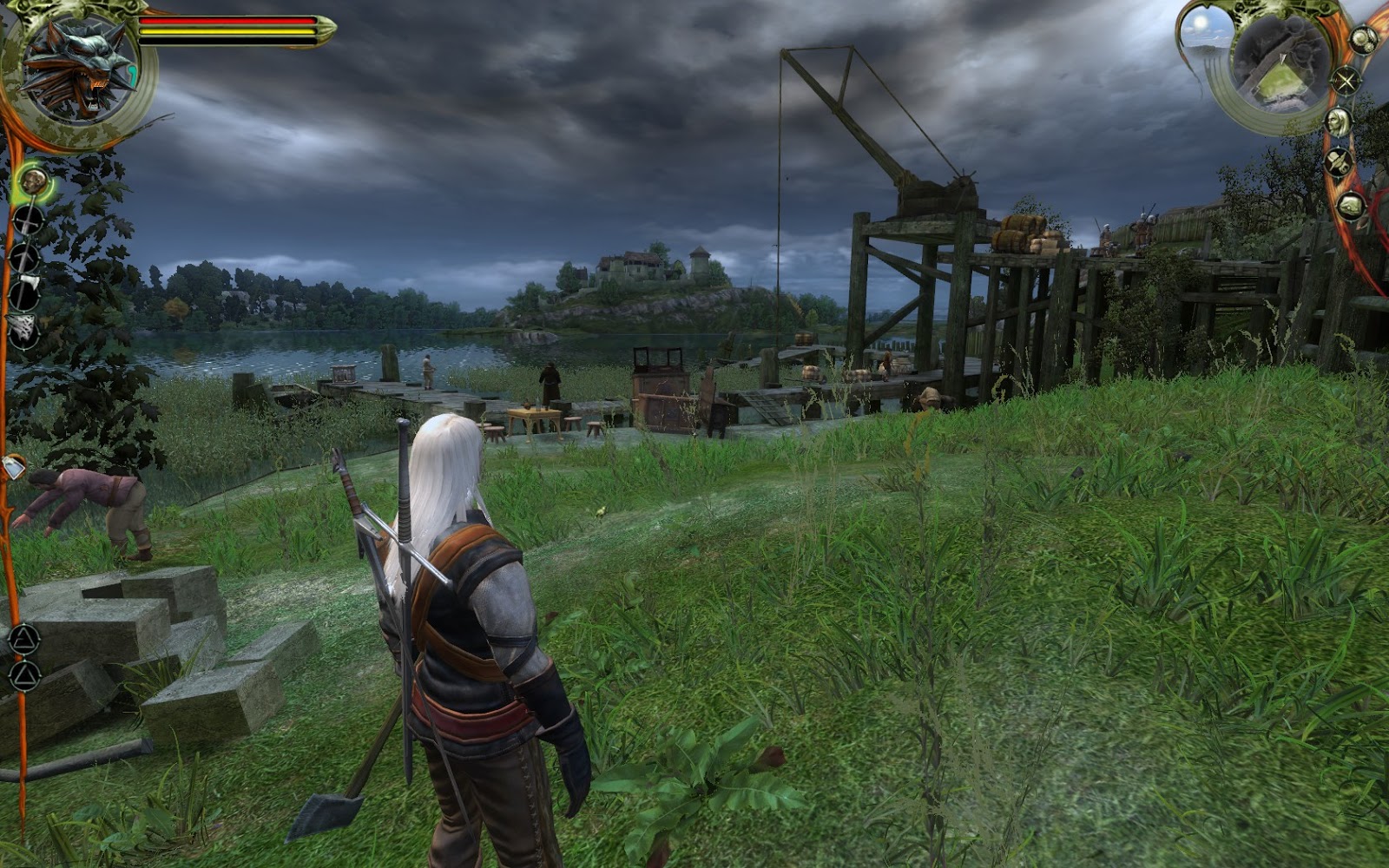The image size is (1389, 868).
Task: Open inventory via the hat icon
Action: point(1338,162)
